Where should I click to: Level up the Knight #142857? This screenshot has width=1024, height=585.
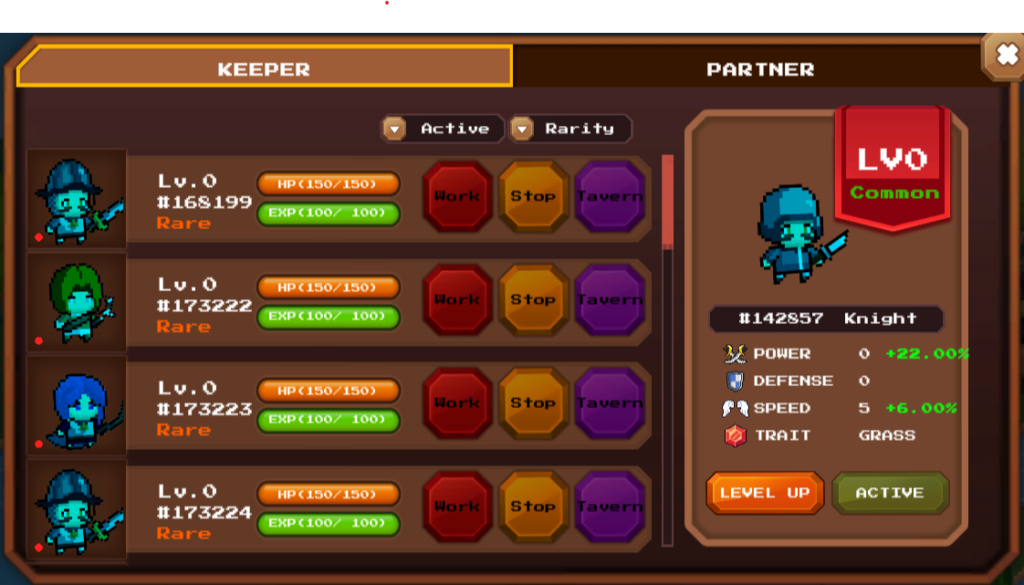pyautogui.click(x=765, y=493)
